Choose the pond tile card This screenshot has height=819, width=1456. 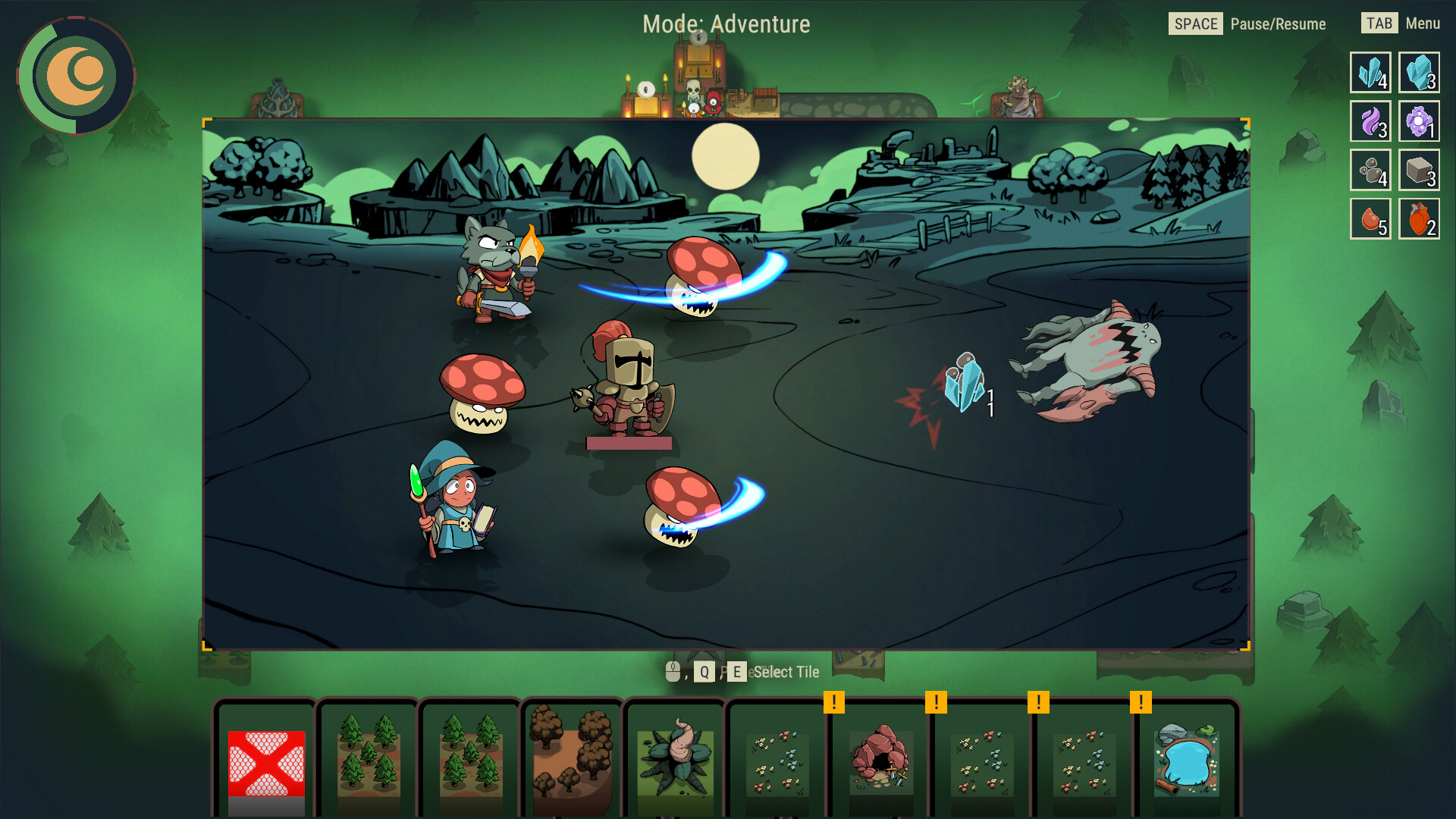(x=1187, y=762)
